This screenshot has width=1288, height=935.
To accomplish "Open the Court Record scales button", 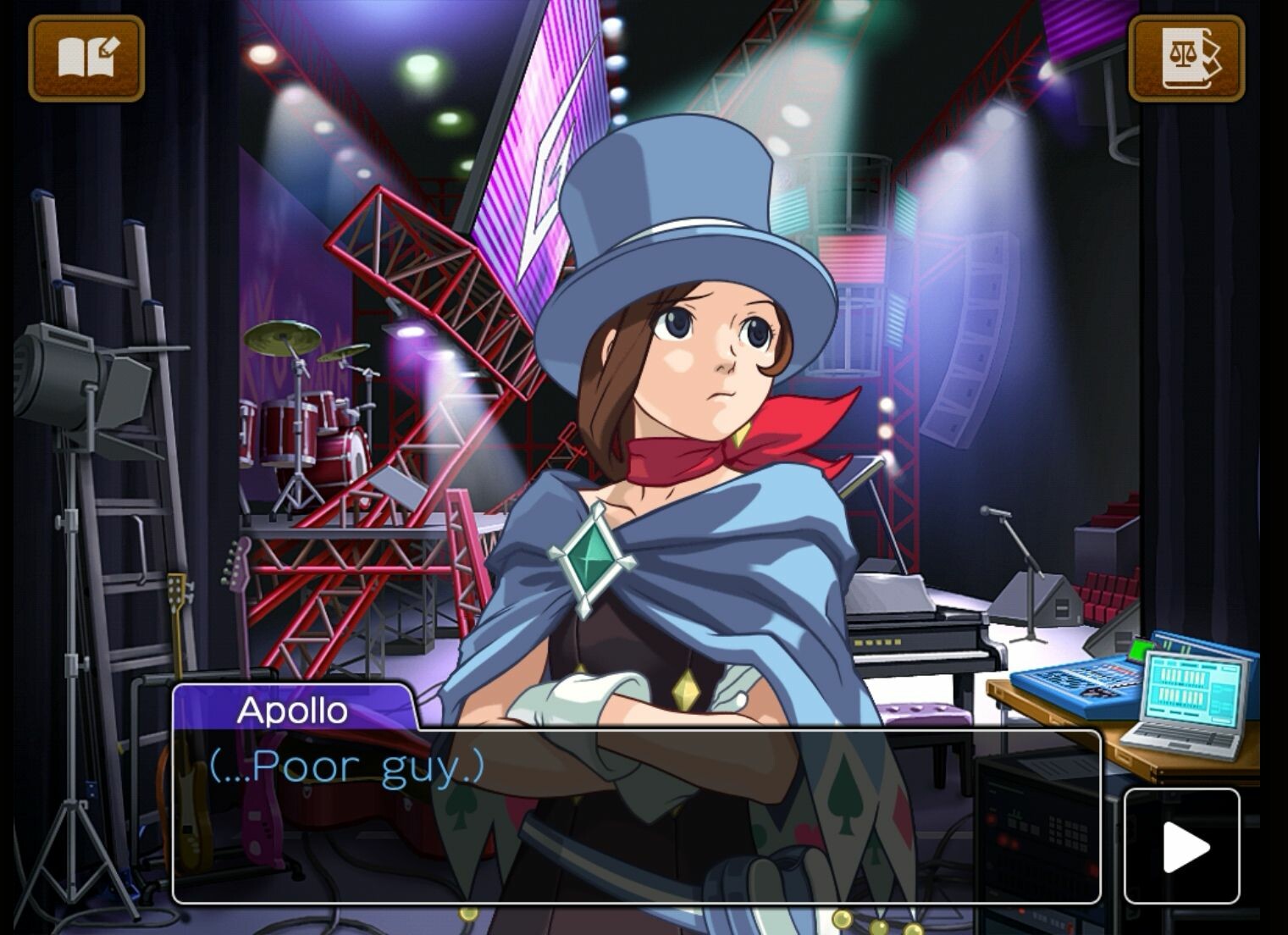I will click(1186, 58).
